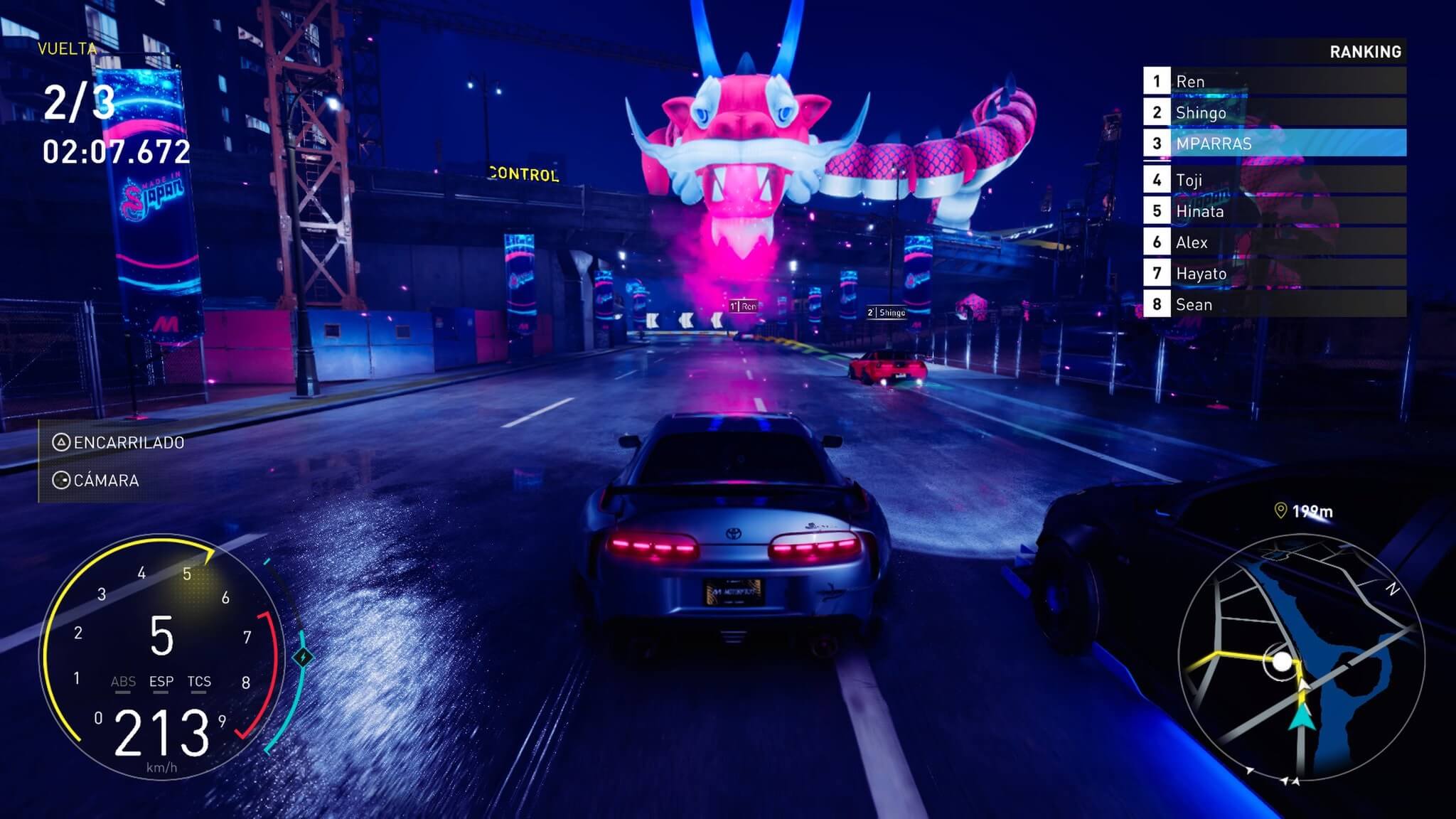Open the circular minimap

pyautogui.click(x=1302, y=658)
